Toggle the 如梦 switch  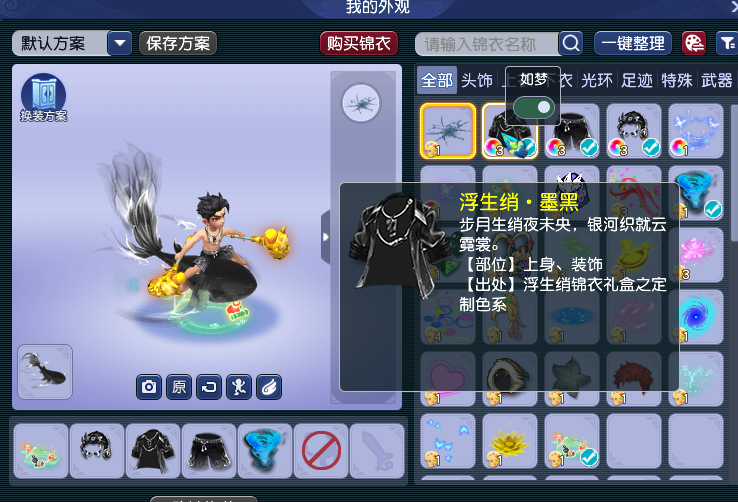(x=533, y=107)
